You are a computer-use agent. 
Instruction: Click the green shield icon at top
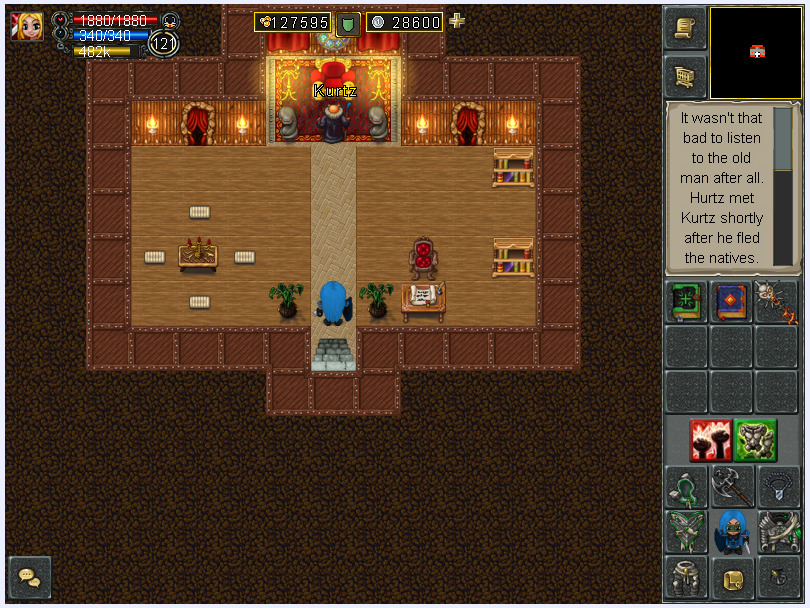click(348, 23)
